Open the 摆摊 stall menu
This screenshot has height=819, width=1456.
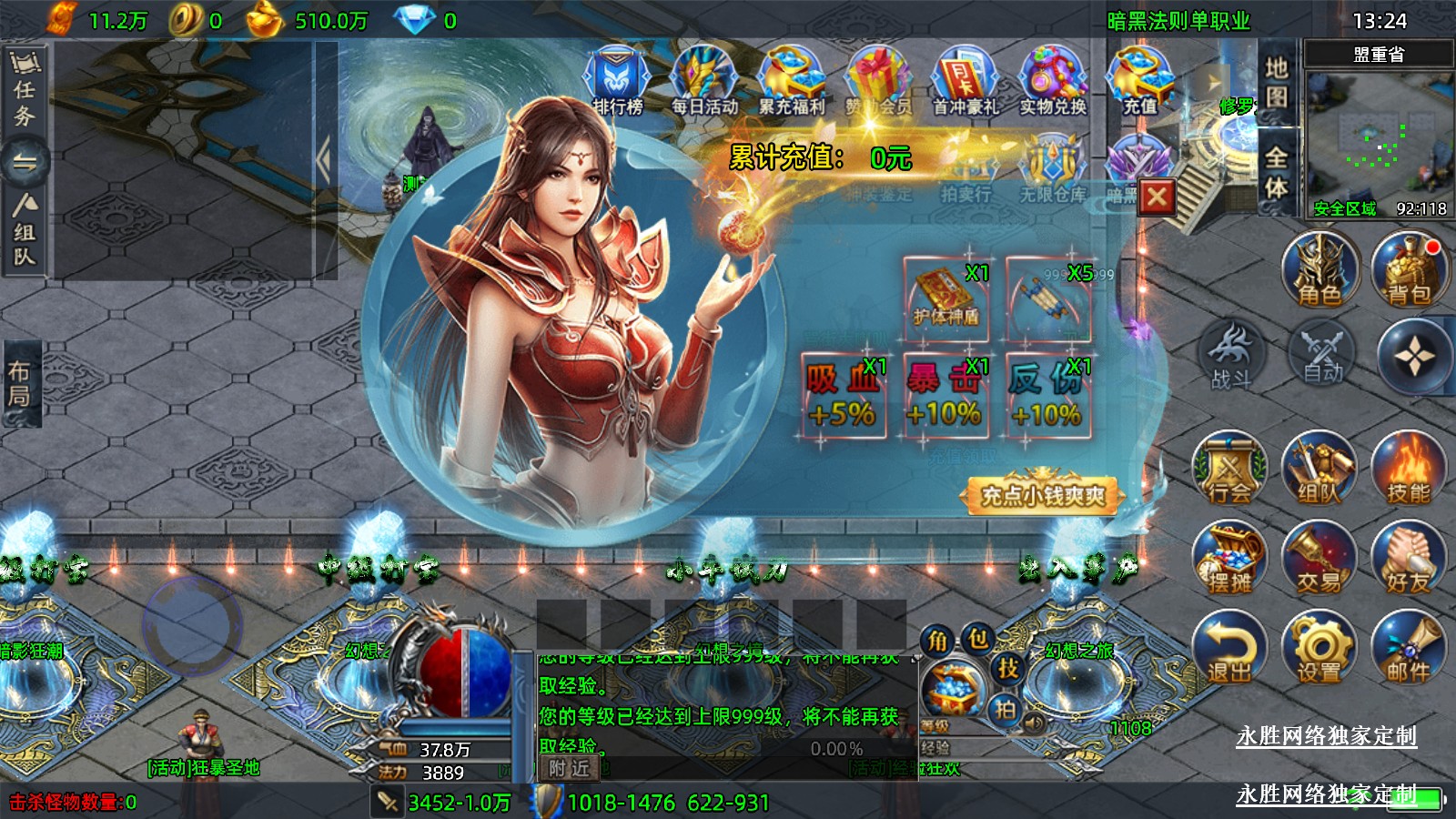(1229, 558)
